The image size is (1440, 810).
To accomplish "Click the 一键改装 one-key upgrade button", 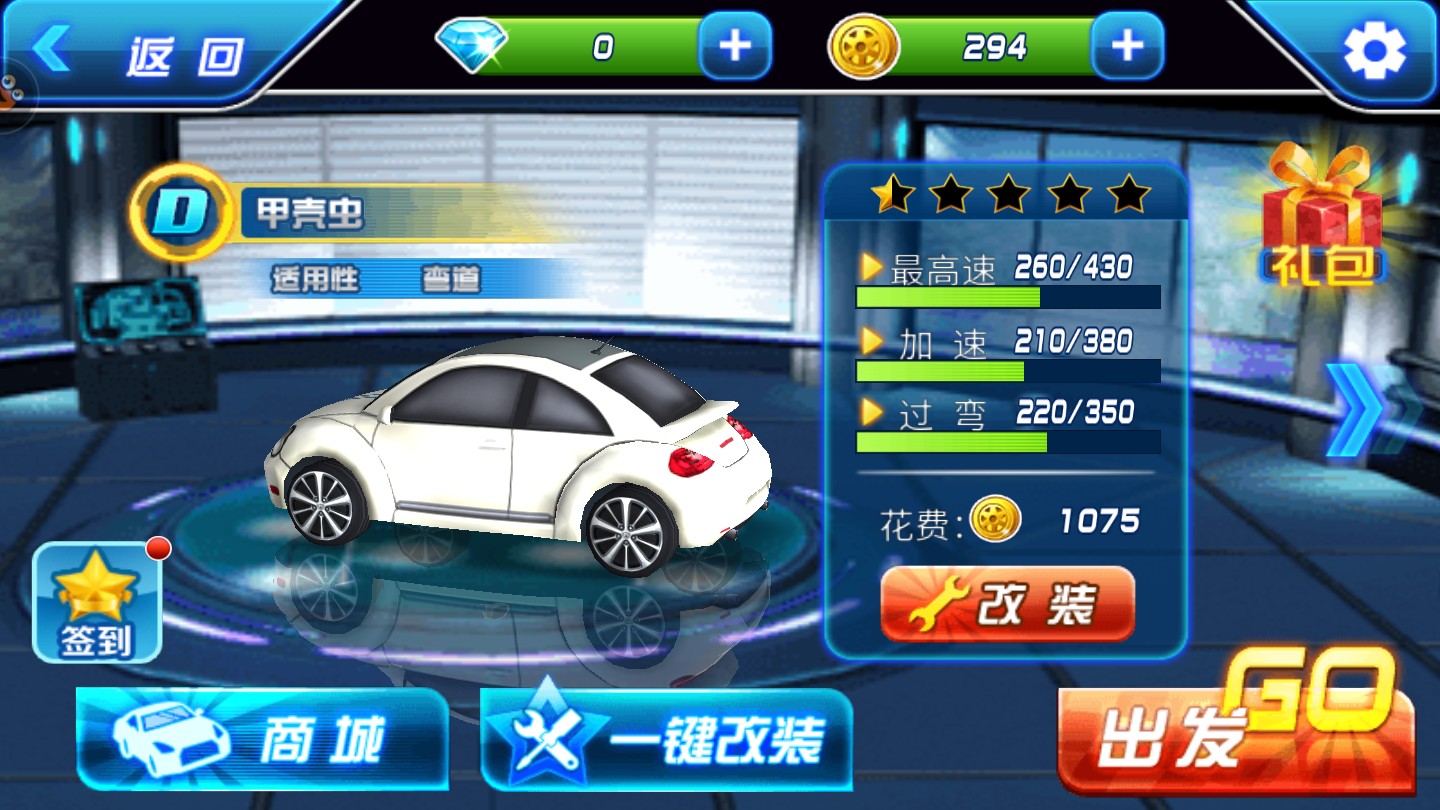I will (667, 737).
